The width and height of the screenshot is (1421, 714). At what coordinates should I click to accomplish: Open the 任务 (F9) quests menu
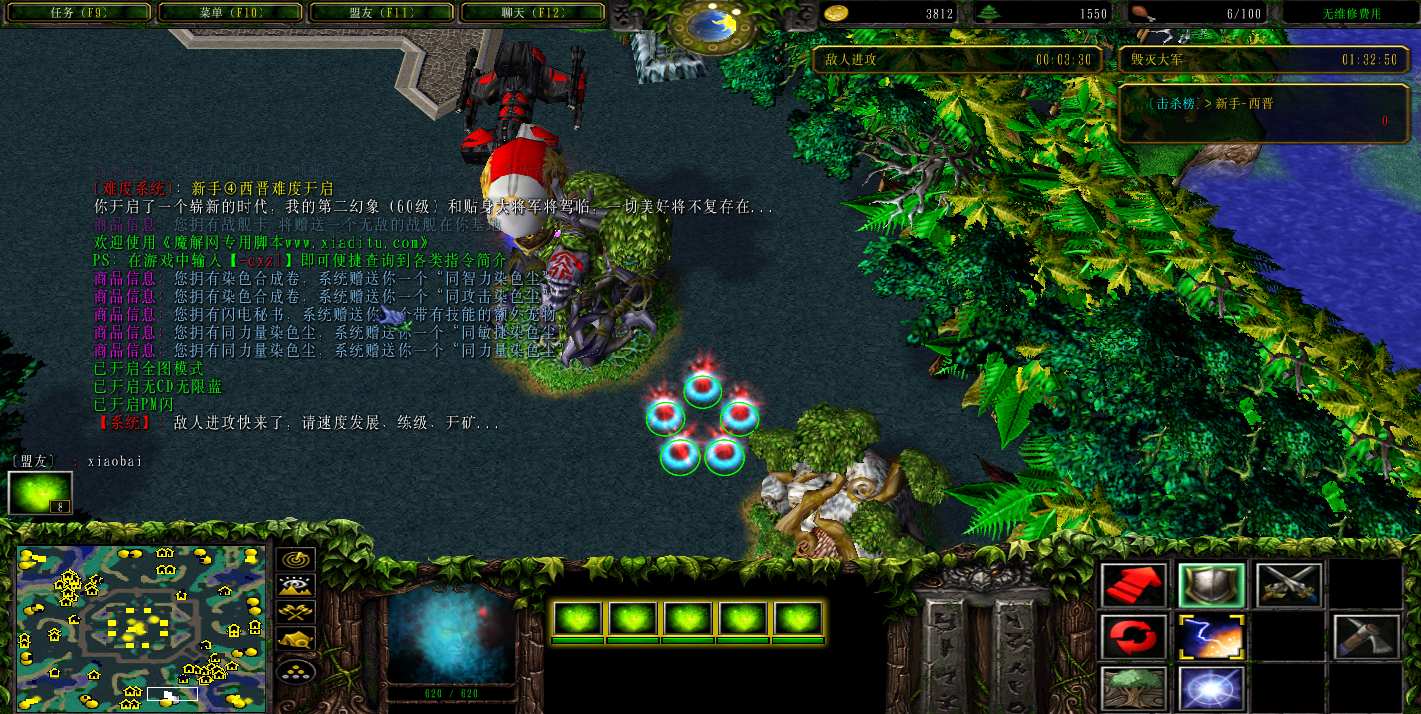[76, 13]
